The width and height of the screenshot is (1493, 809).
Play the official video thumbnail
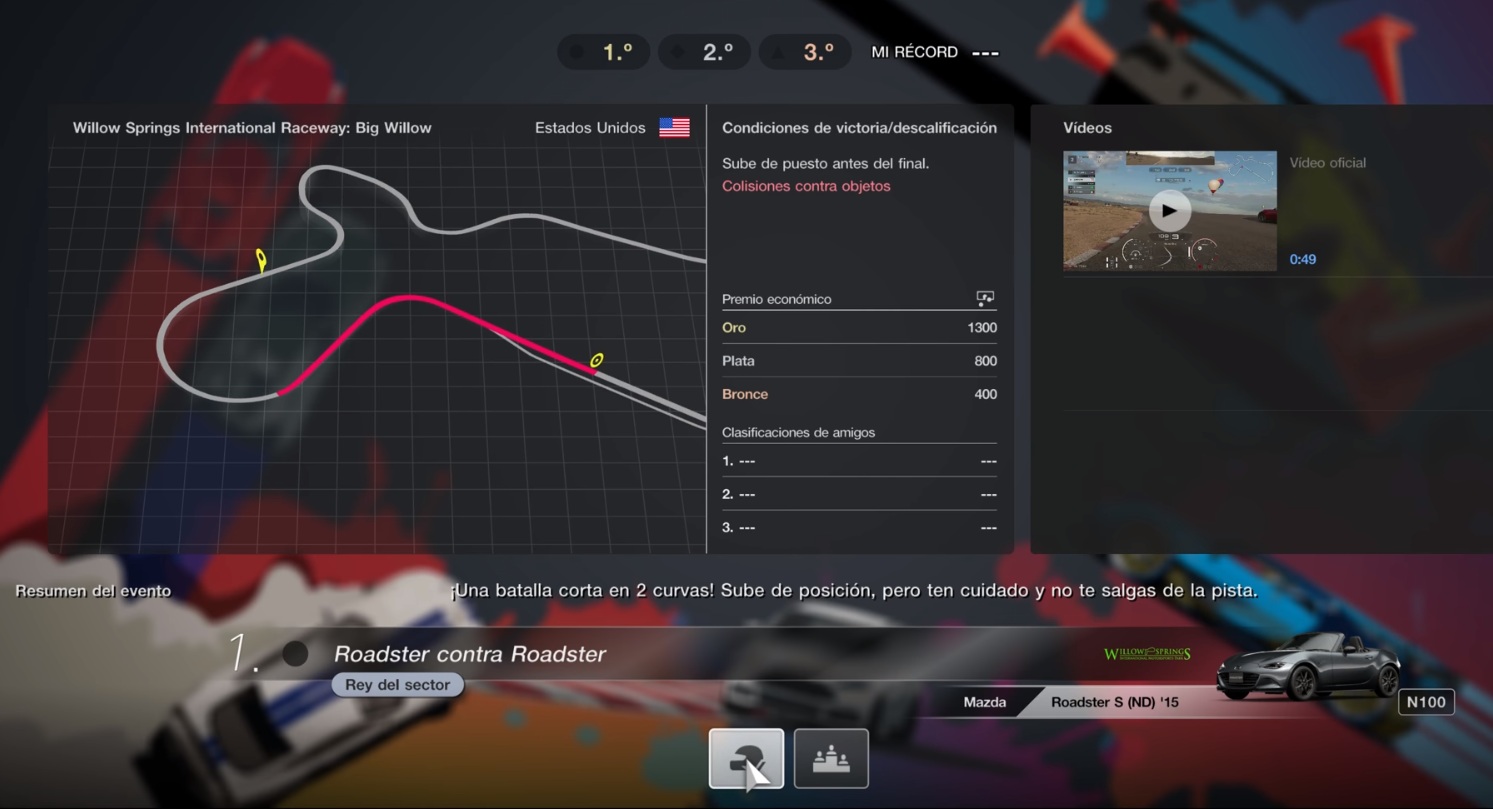[1169, 211]
